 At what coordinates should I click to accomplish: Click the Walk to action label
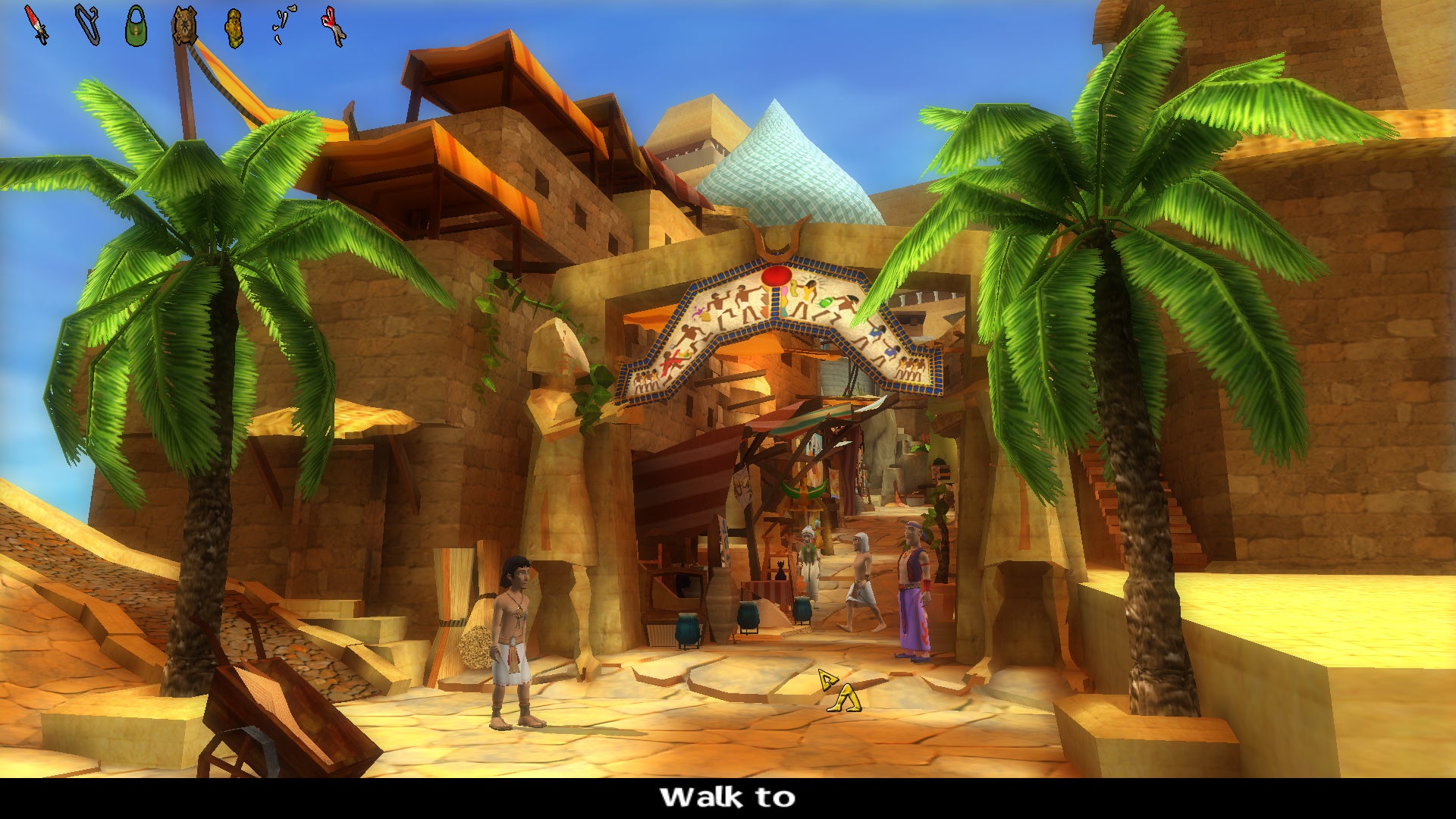coord(726,798)
